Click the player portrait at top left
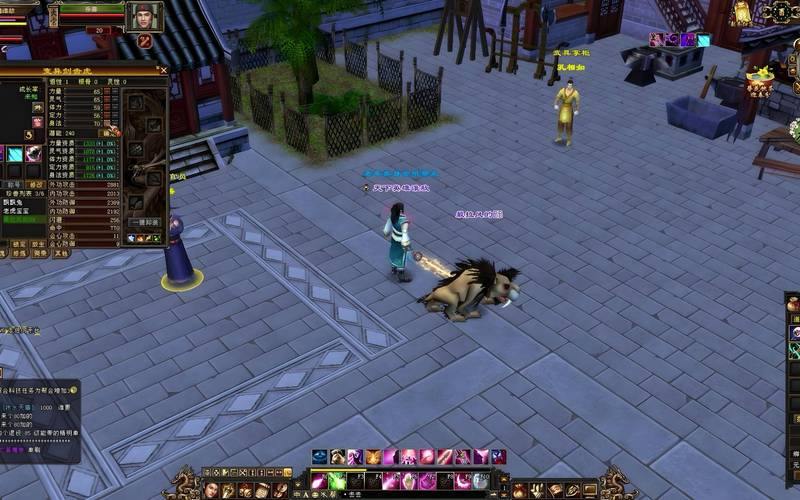The image size is (800, 500). pos(144,16)
